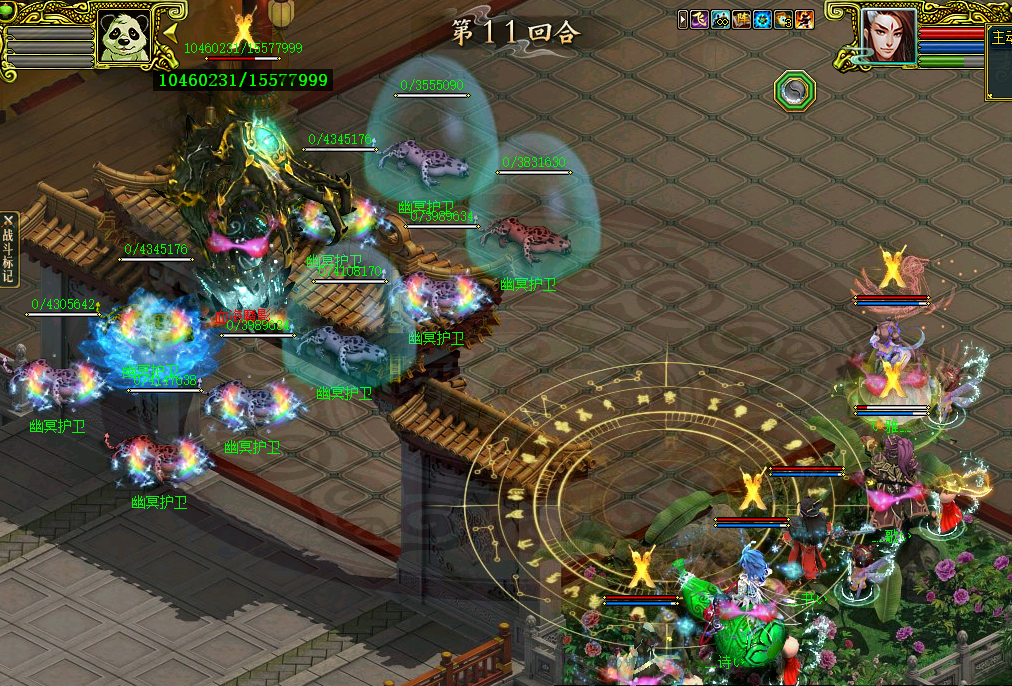1012x686 pixels.
Task: Click the green octagonal yin-yang button
Action: coord(795,91)
